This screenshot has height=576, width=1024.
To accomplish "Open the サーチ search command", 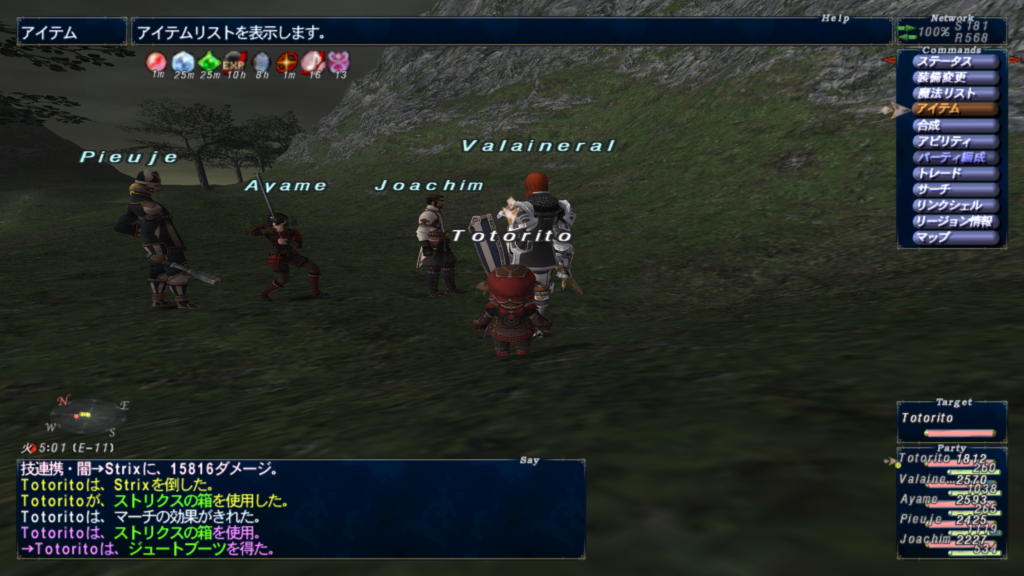I will click(x=954, y=189).
